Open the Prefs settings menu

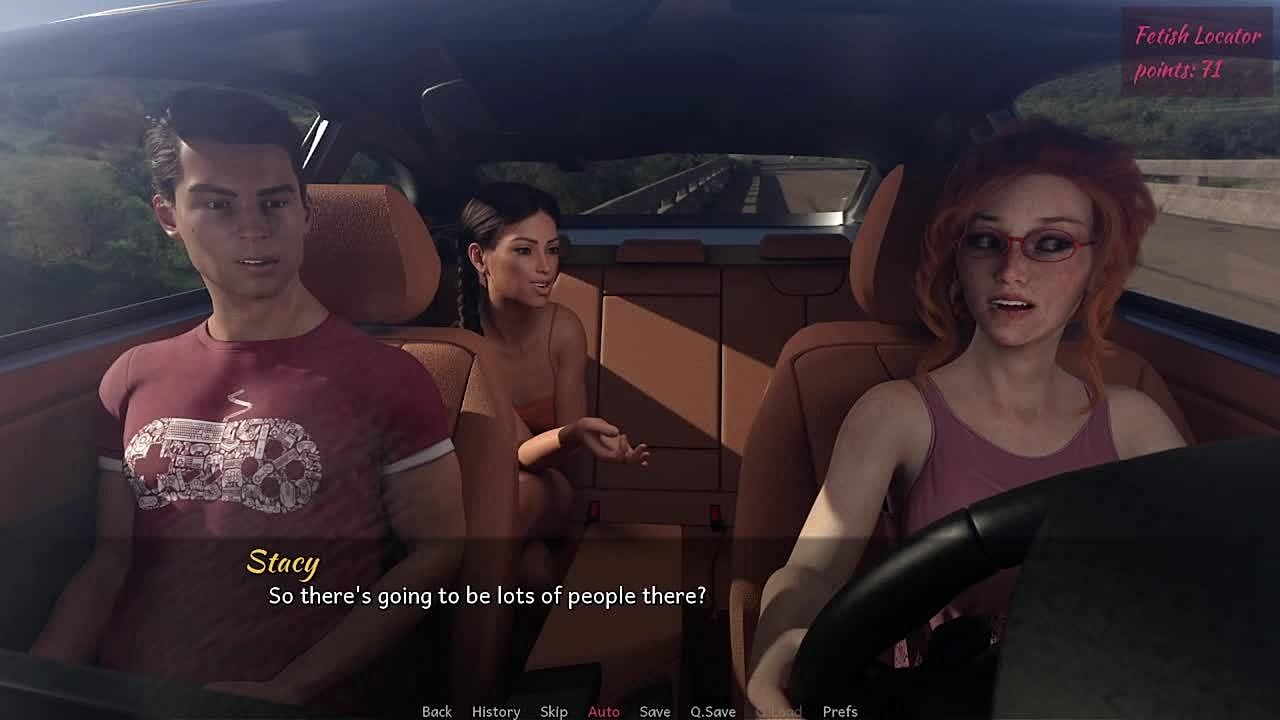pyautogui.click(x=840, y=711)
